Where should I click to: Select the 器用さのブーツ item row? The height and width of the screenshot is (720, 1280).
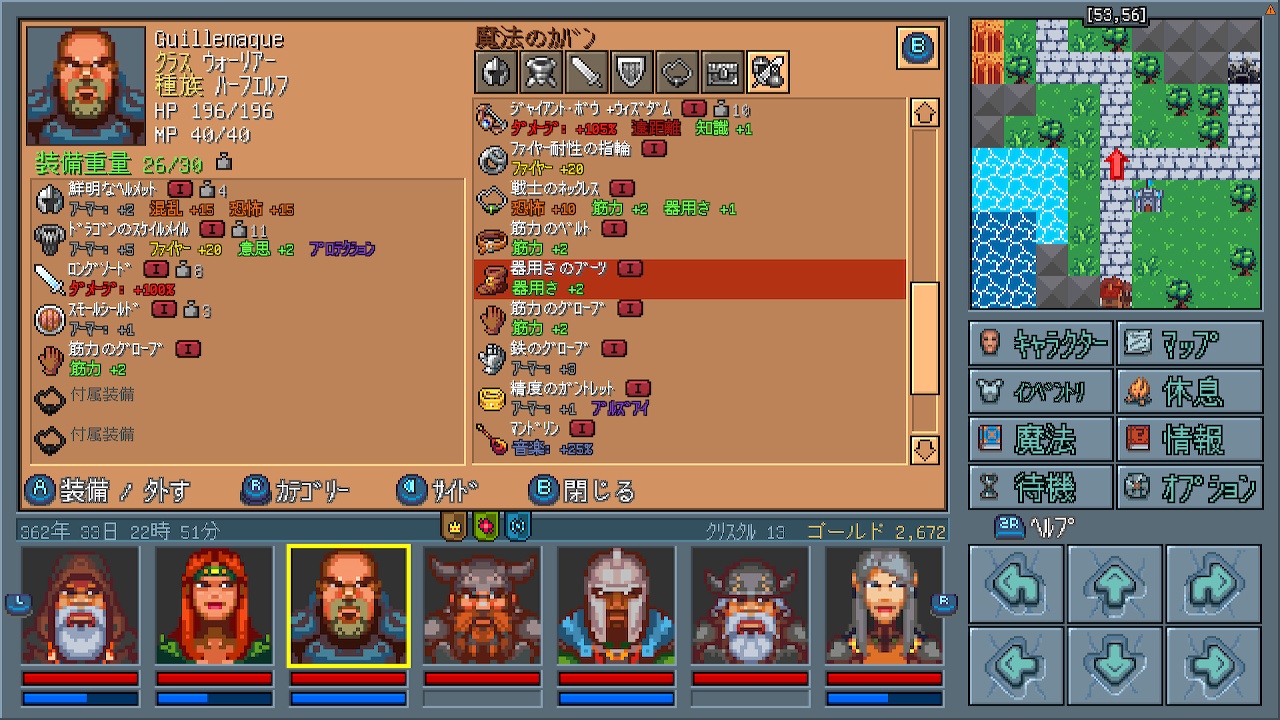click(x=689, y=279)
